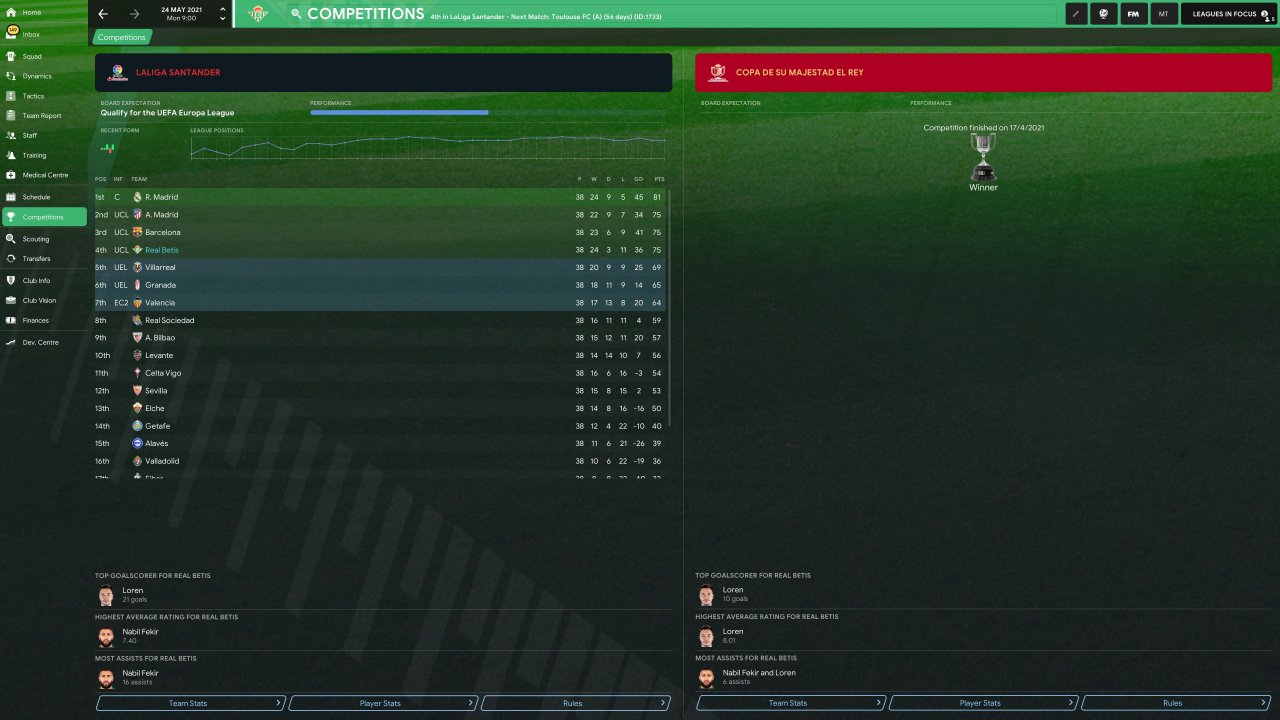Select Tactics in the sidebar
The image size is (1280, 720).
coord(33,96)
